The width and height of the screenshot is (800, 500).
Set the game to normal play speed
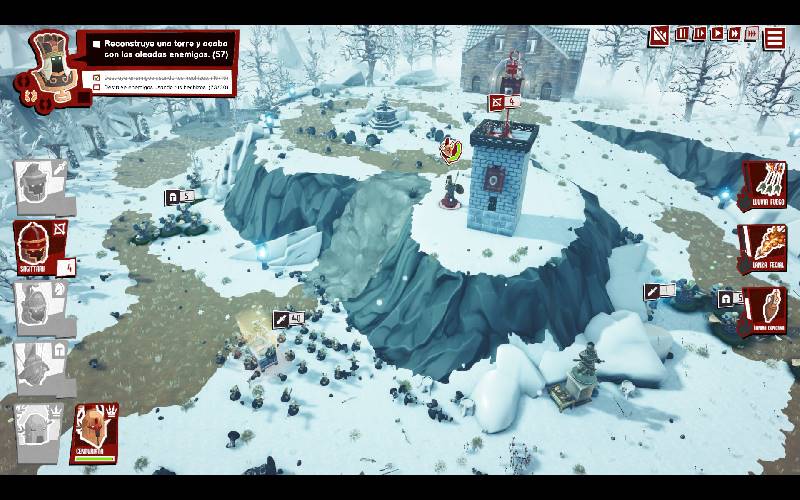(x=717, y=34)
